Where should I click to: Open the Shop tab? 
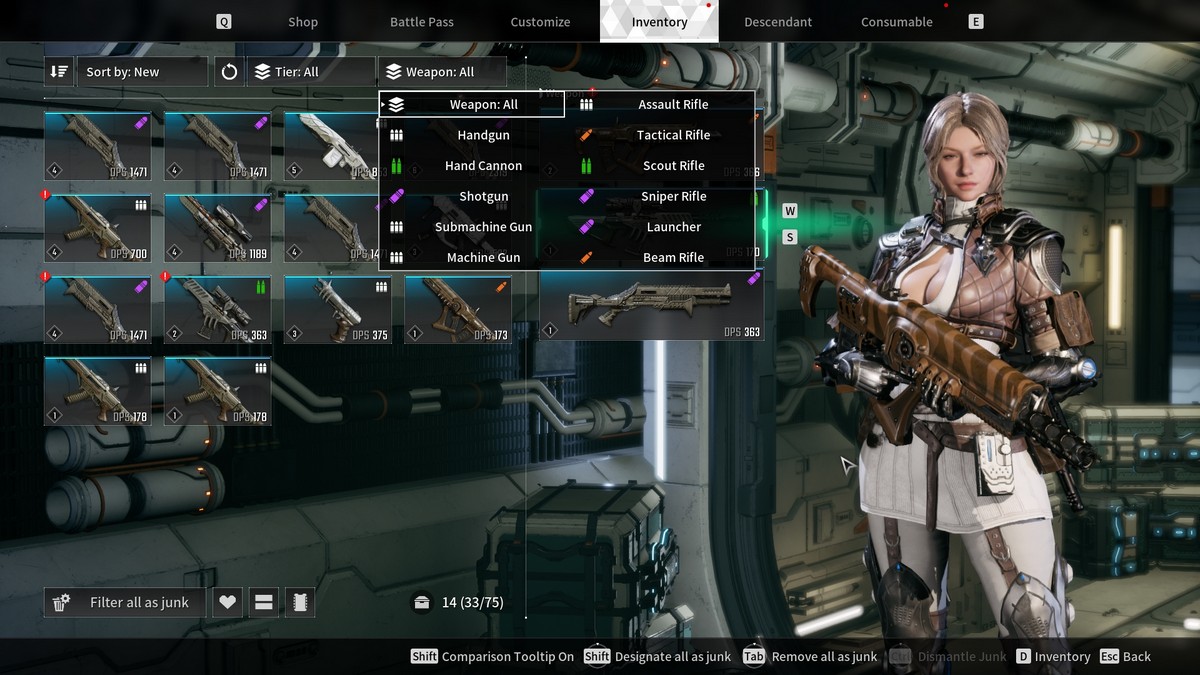tap(302, 22)
